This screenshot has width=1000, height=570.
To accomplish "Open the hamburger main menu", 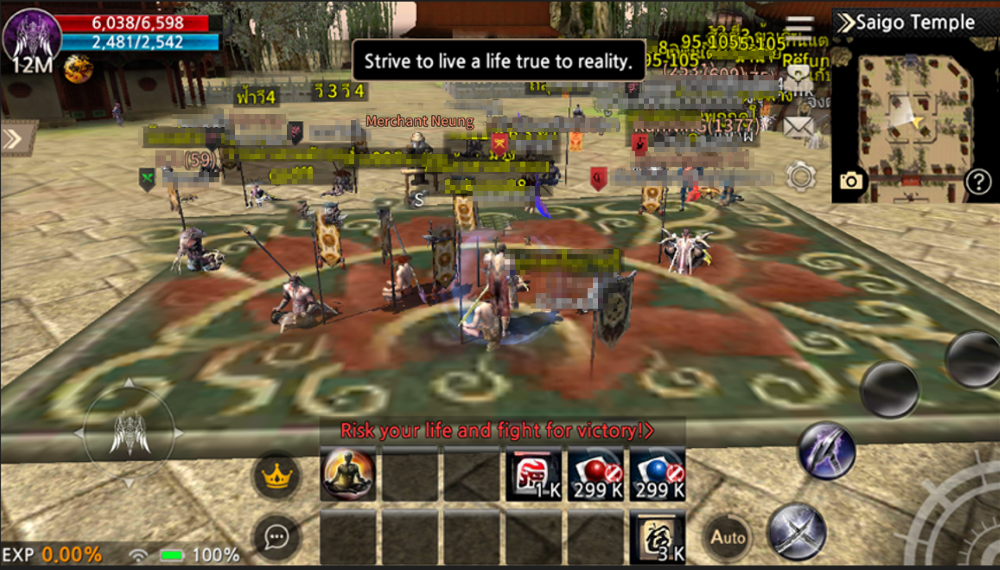I will [x=799, y=28].
